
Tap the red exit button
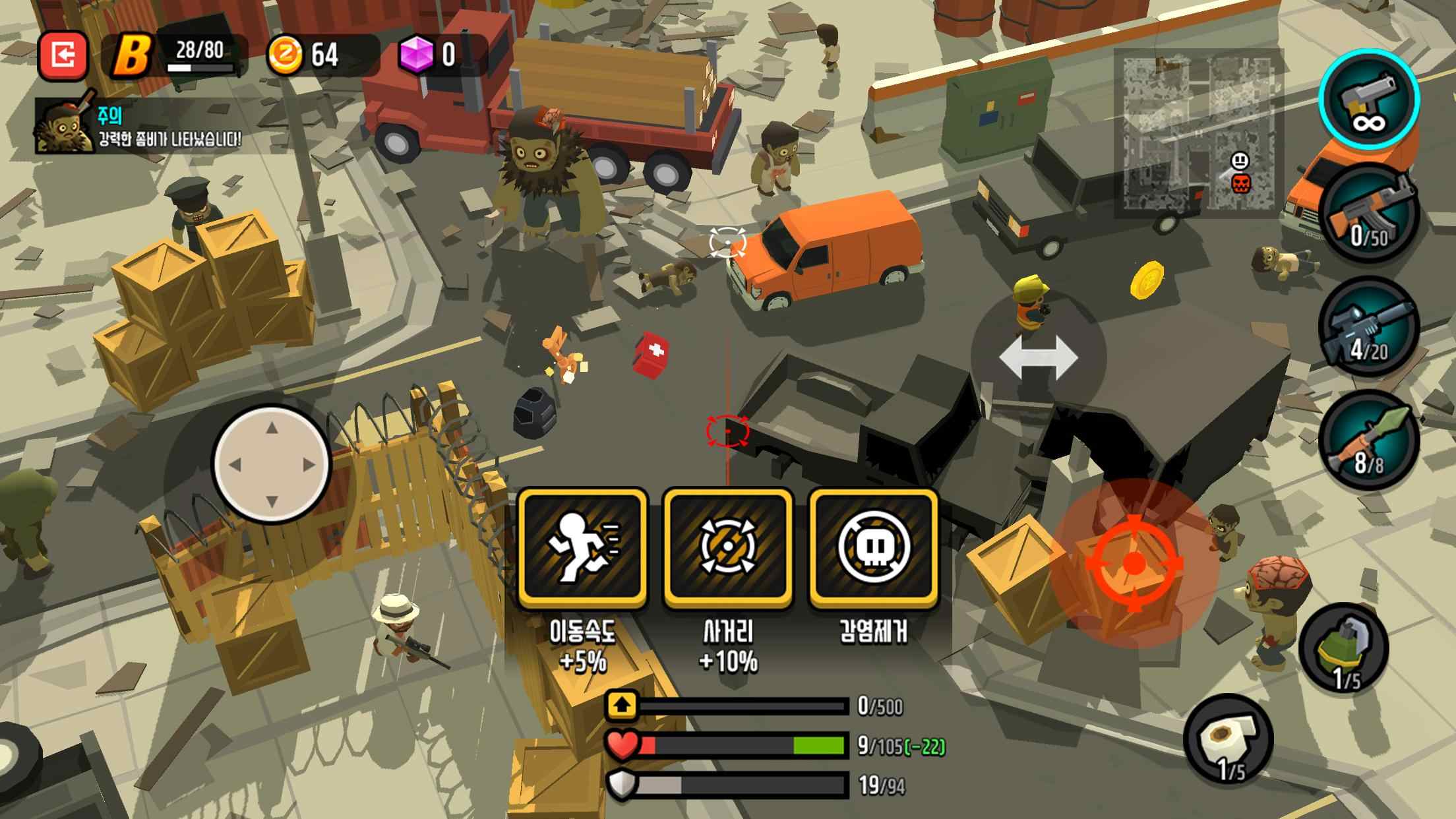pyautogui.click(x=63, y=55)
